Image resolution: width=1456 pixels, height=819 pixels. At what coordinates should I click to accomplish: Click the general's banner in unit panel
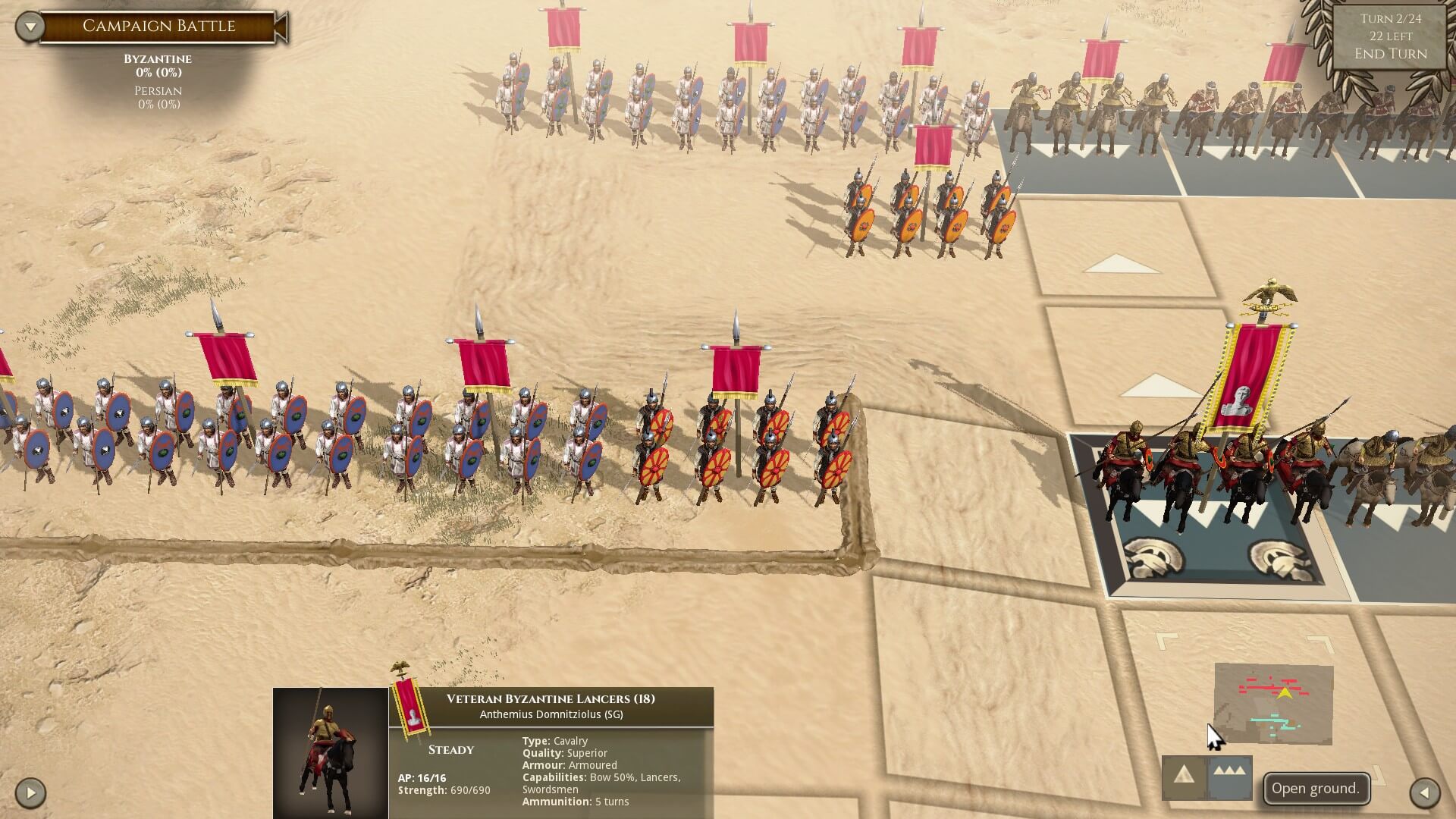(410, 704)
